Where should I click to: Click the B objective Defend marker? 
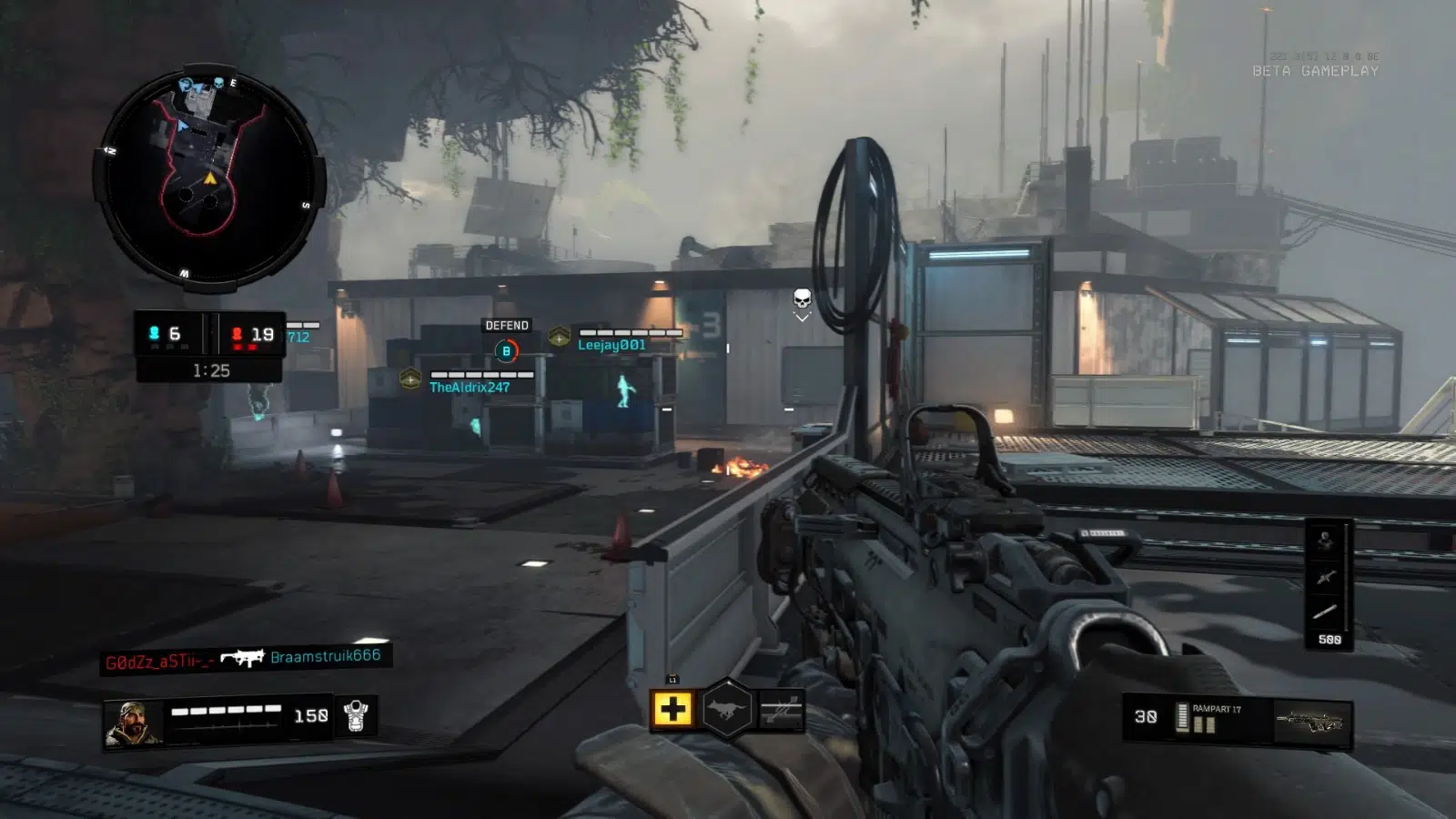tap(507, 350)
